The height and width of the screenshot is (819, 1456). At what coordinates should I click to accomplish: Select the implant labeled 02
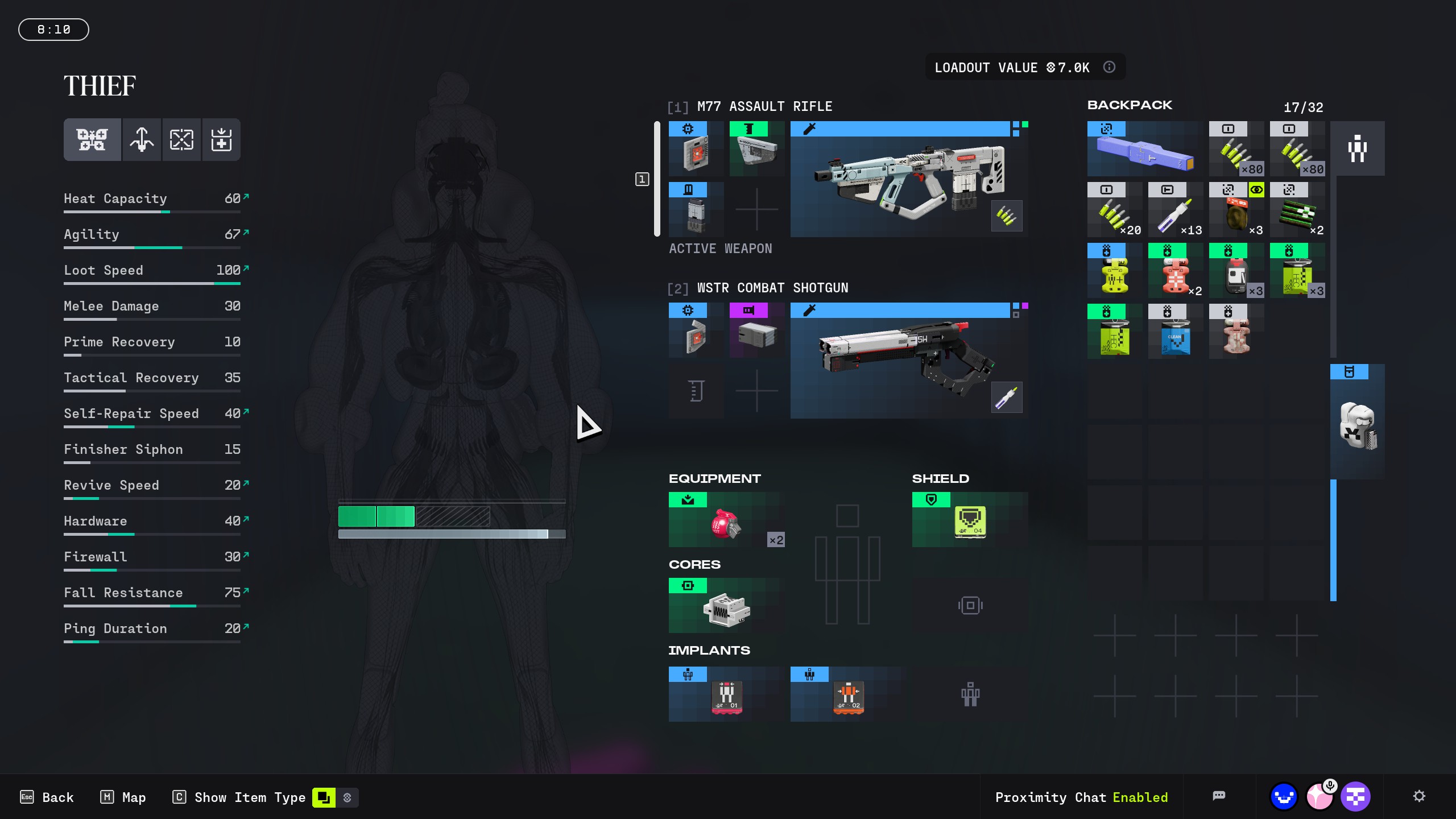pos(848,694)
